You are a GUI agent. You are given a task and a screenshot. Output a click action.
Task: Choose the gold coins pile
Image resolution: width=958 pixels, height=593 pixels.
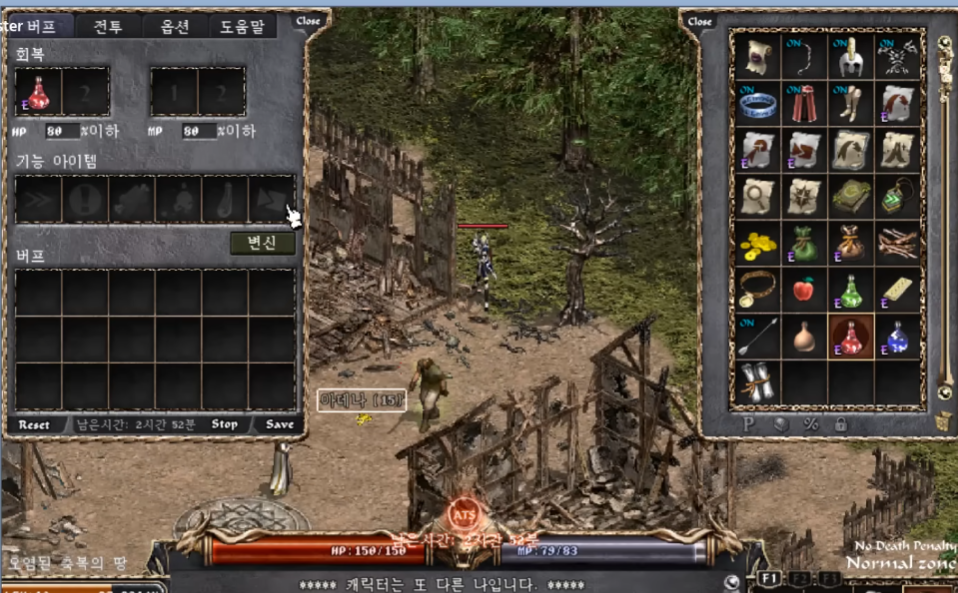(x=757, y=243)
